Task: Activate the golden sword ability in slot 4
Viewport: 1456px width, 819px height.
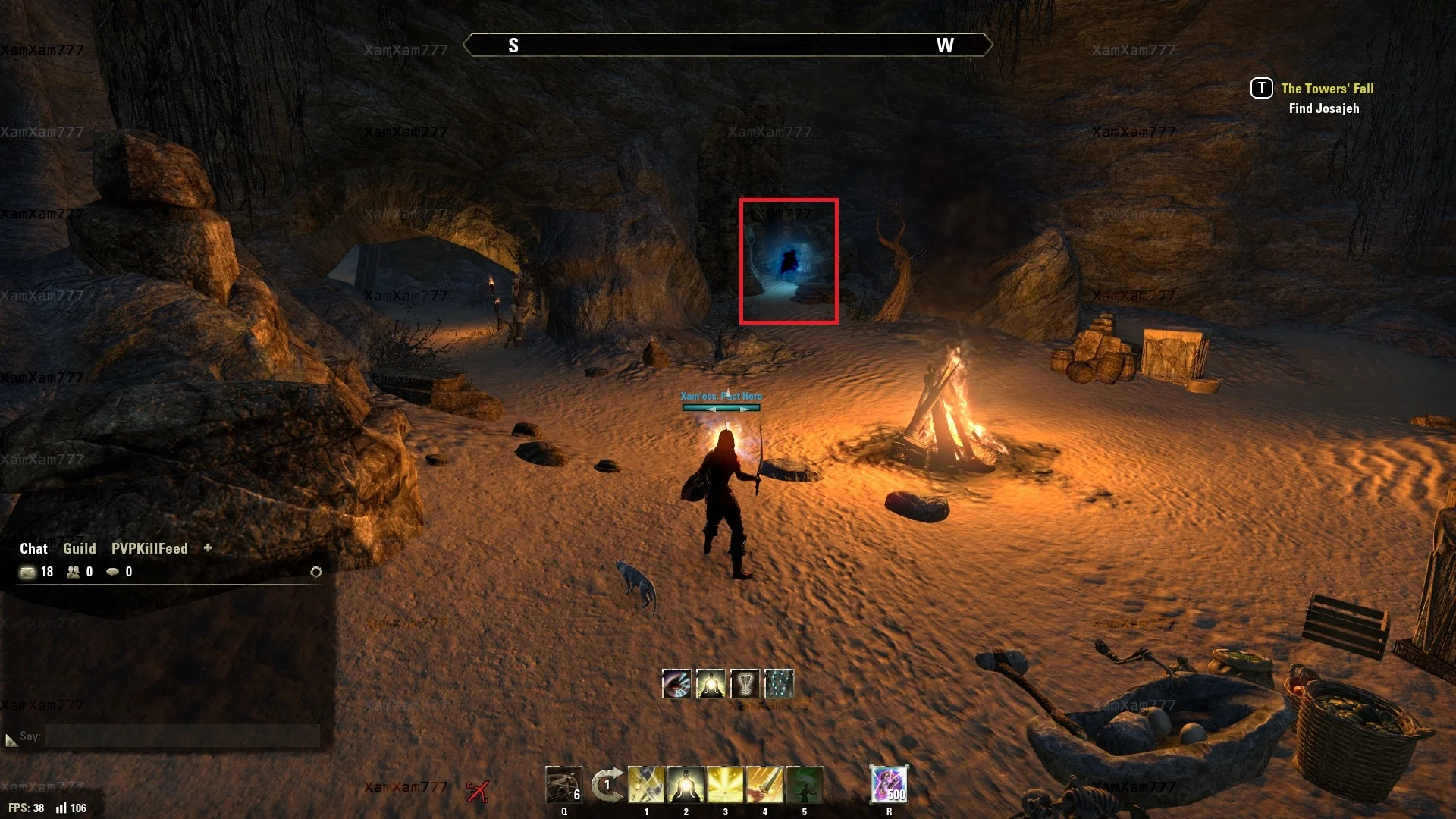Action: tap(764, 785)
